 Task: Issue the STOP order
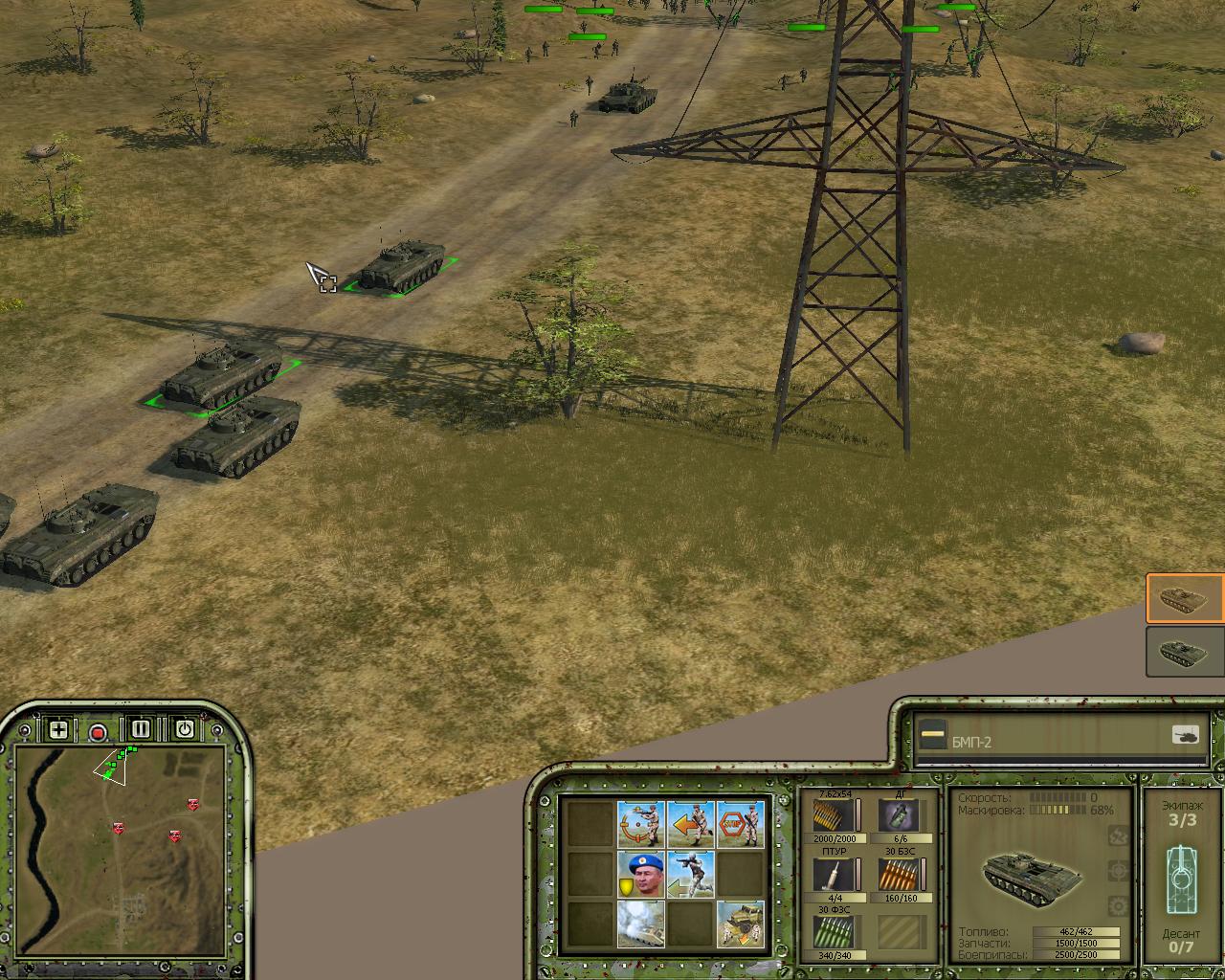[x=741, y=824]
